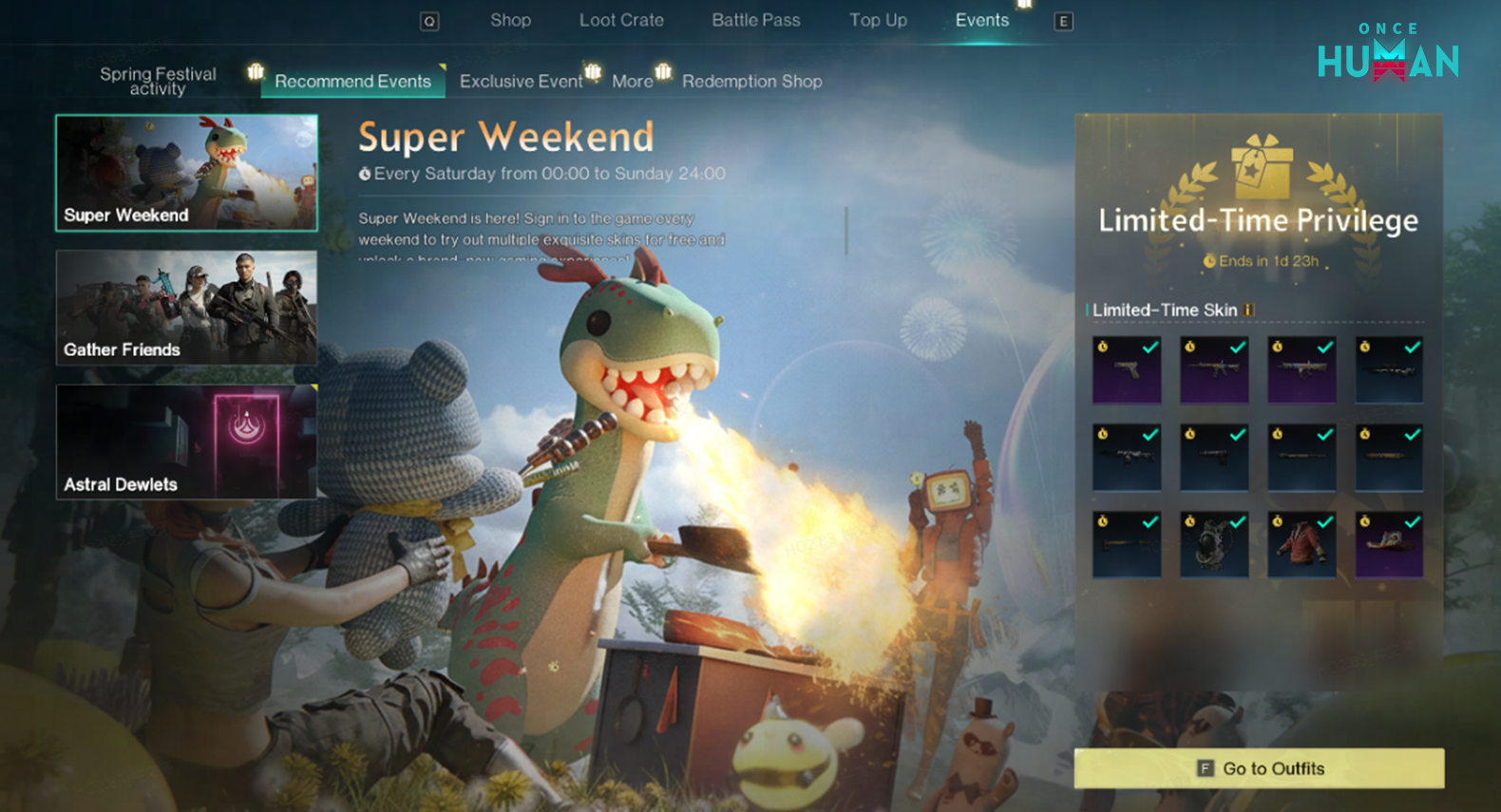
Task: Select the Super Weekend event card
Action: click(187, 173)
